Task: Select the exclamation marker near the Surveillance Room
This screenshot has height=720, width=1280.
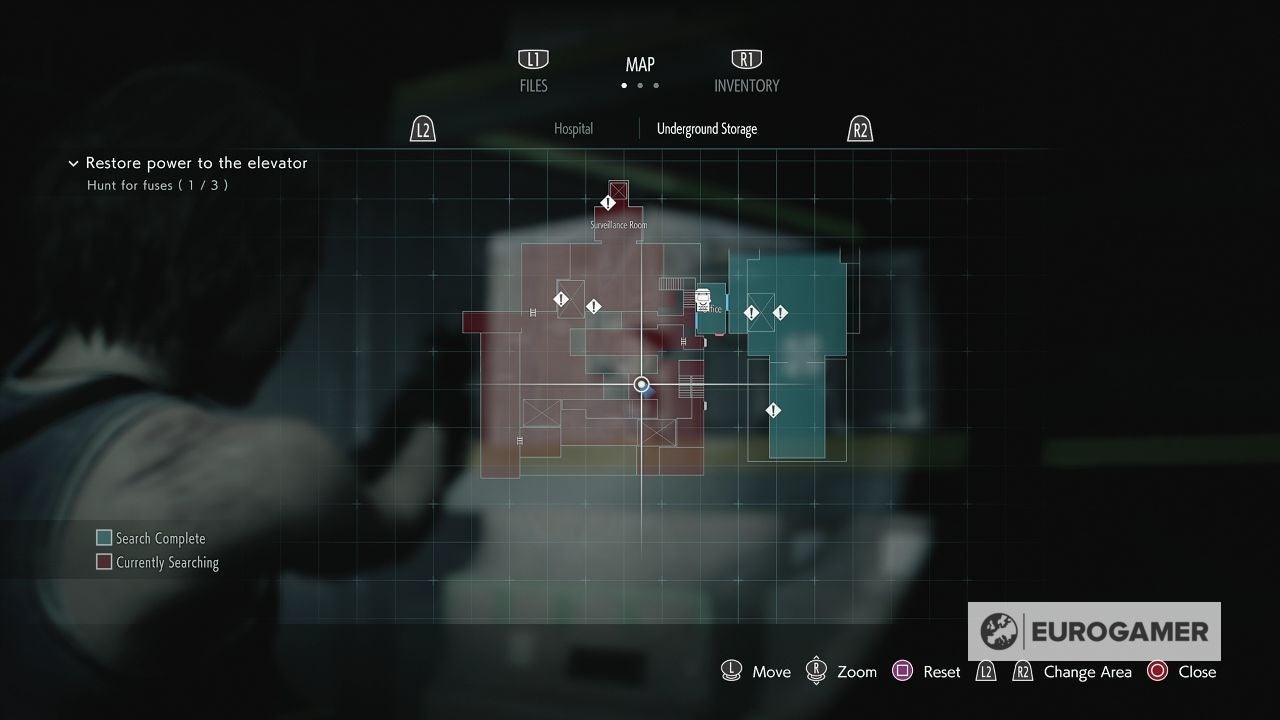Action: pyautogui.click(x=608, y=203)
